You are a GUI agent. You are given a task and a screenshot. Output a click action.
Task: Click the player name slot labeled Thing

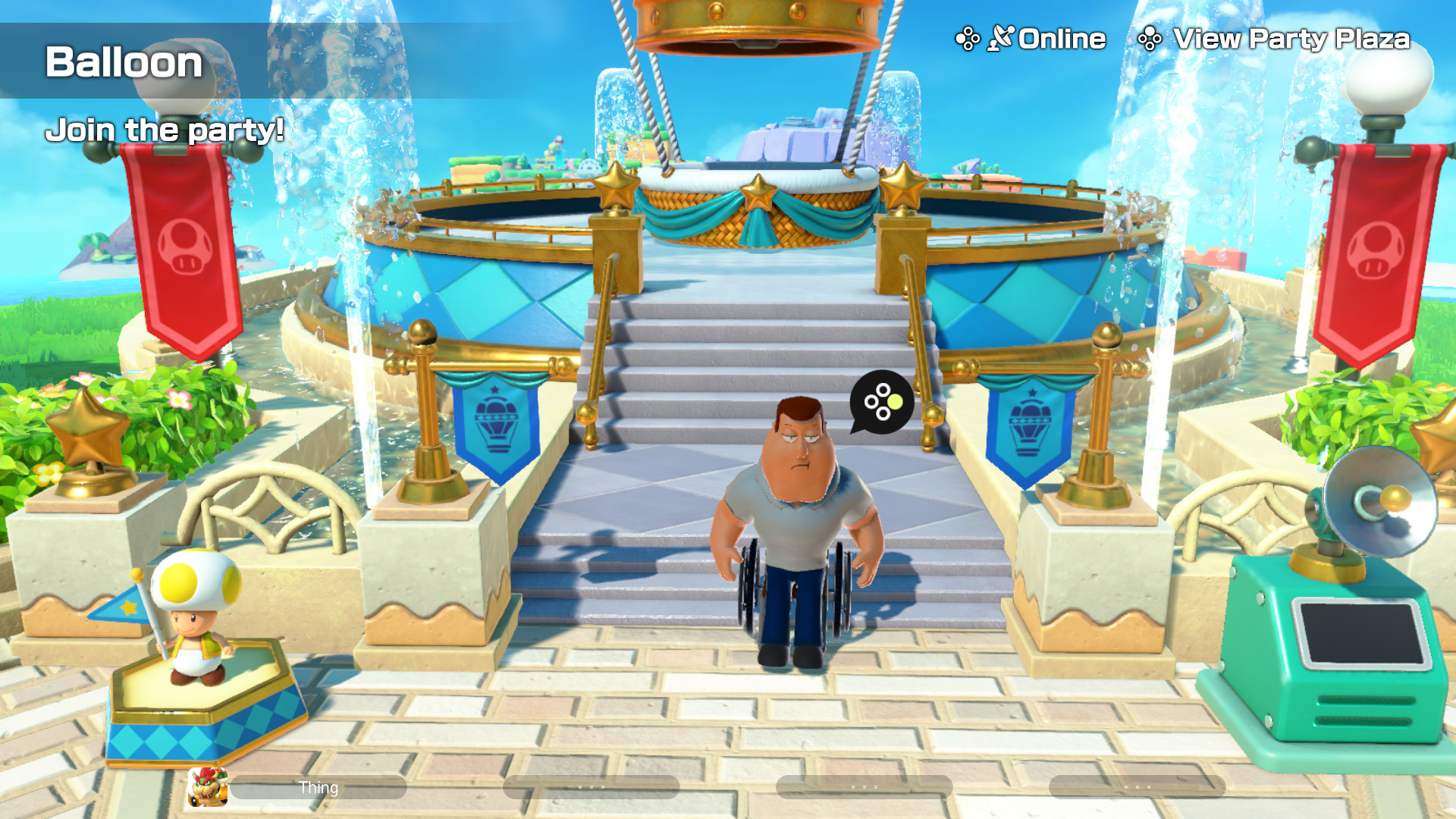(319, 787)
